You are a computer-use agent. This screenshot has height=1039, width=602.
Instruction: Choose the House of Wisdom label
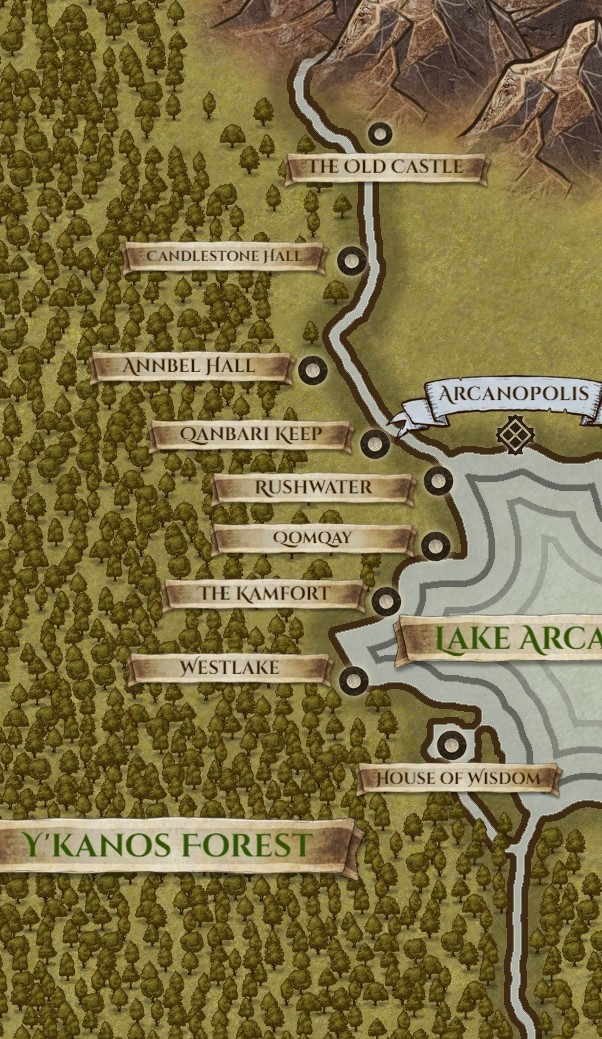[x=457, y=778]
